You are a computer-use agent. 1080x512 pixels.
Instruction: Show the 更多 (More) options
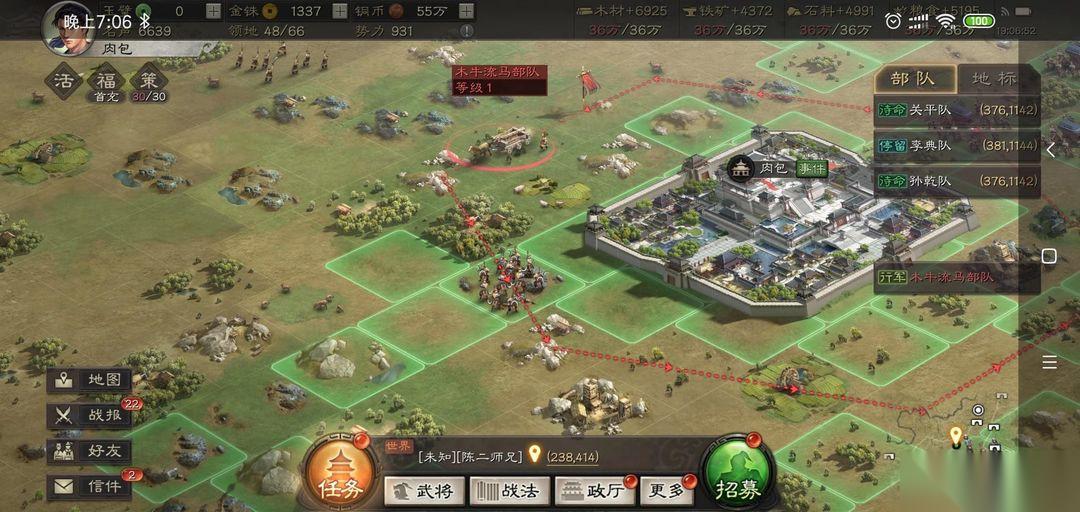(667, 490)
